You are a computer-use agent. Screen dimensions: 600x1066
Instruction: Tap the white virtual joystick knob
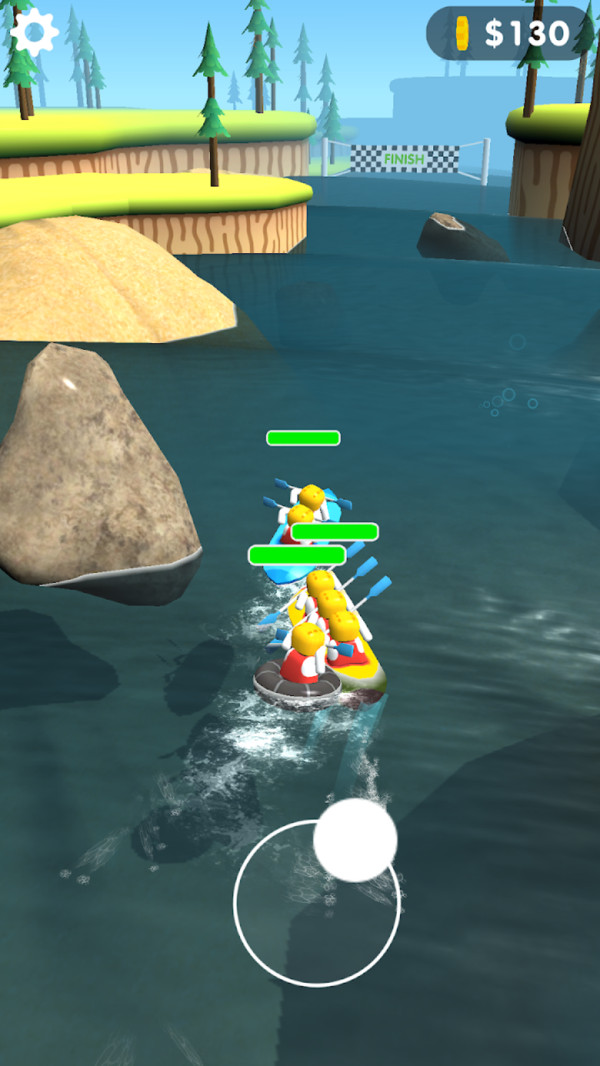click(x=355, y=840)
